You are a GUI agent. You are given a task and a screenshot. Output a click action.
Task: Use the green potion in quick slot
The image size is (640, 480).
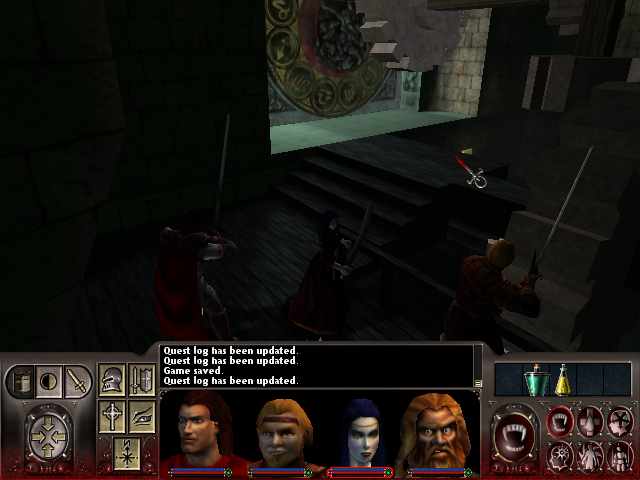click(537, 379)
